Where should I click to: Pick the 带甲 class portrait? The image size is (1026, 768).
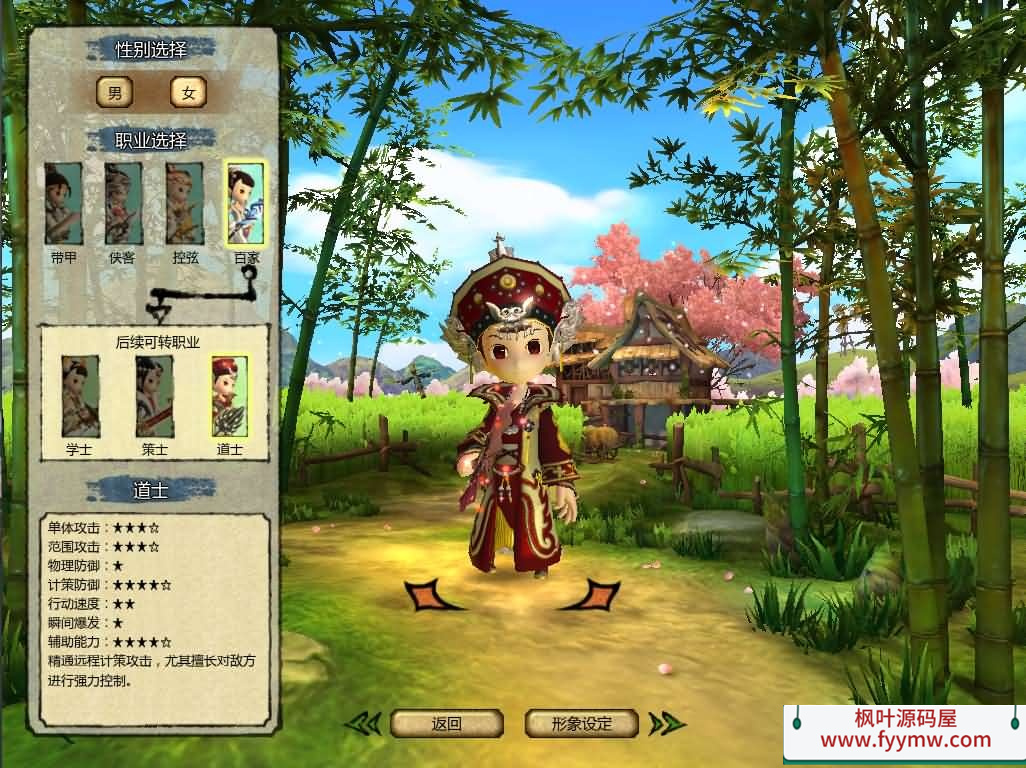(63, 204)
